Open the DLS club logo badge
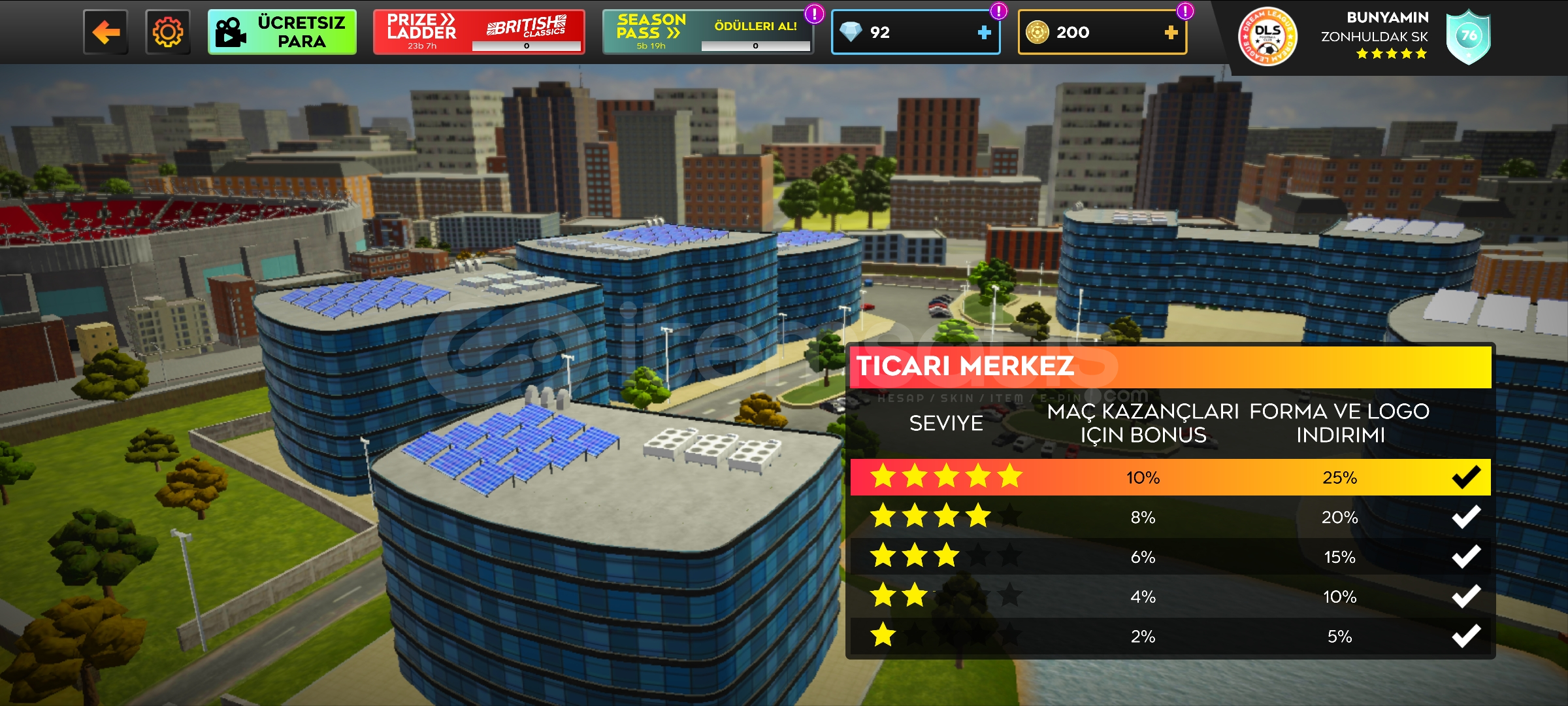Viewport: 1568px width, 706px height. pyautogui.click(x=1267, y=37)
